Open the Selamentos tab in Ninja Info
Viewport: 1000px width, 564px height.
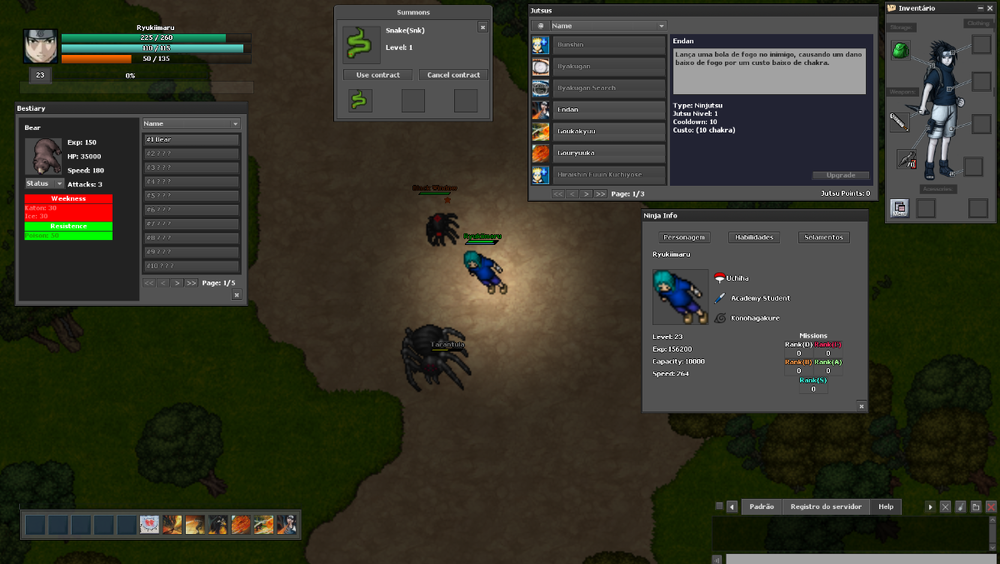[x=824, y=237]
